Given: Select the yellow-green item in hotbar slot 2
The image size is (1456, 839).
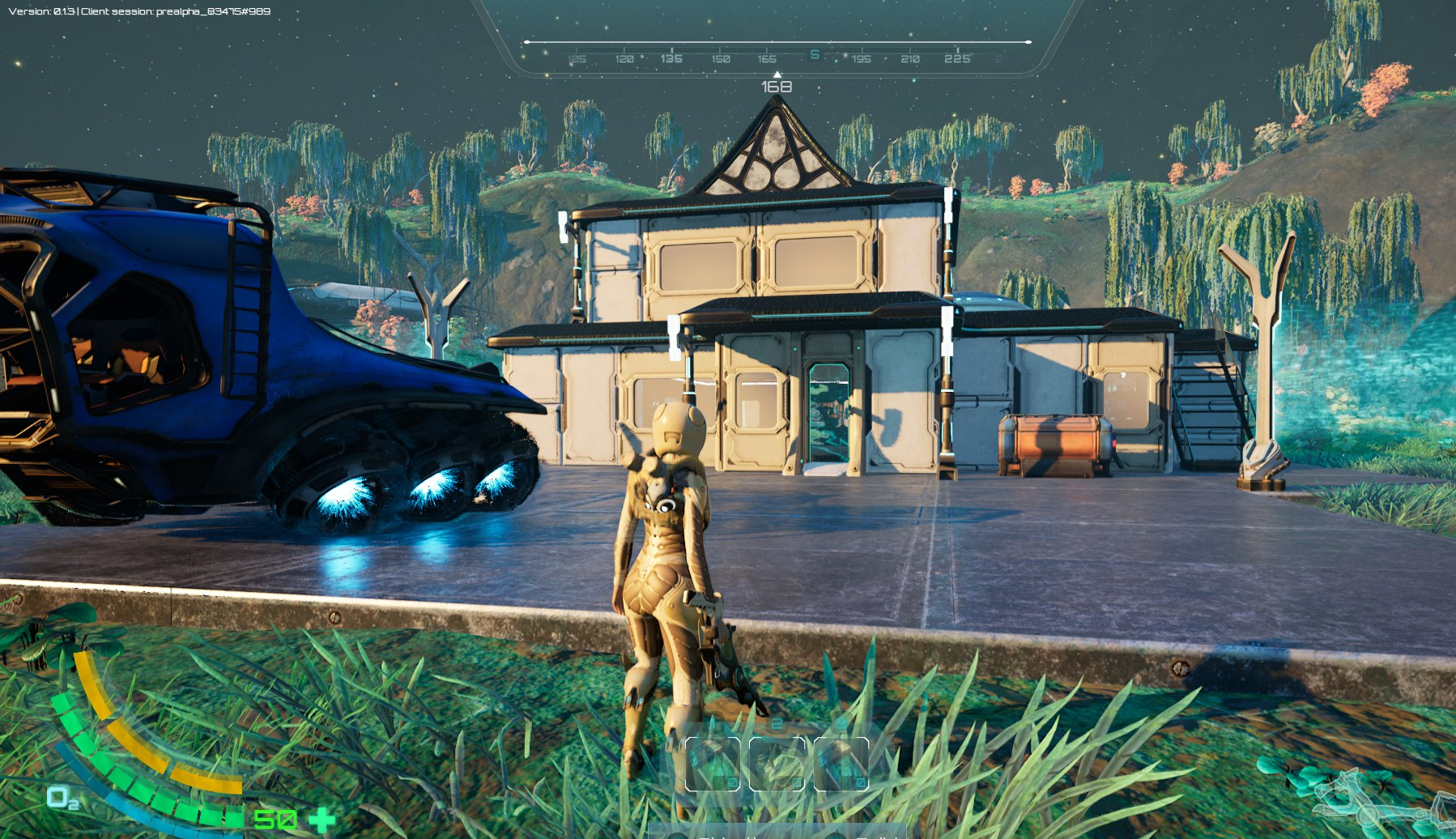Looking at the screenshot, I should (x=777, y=764).
